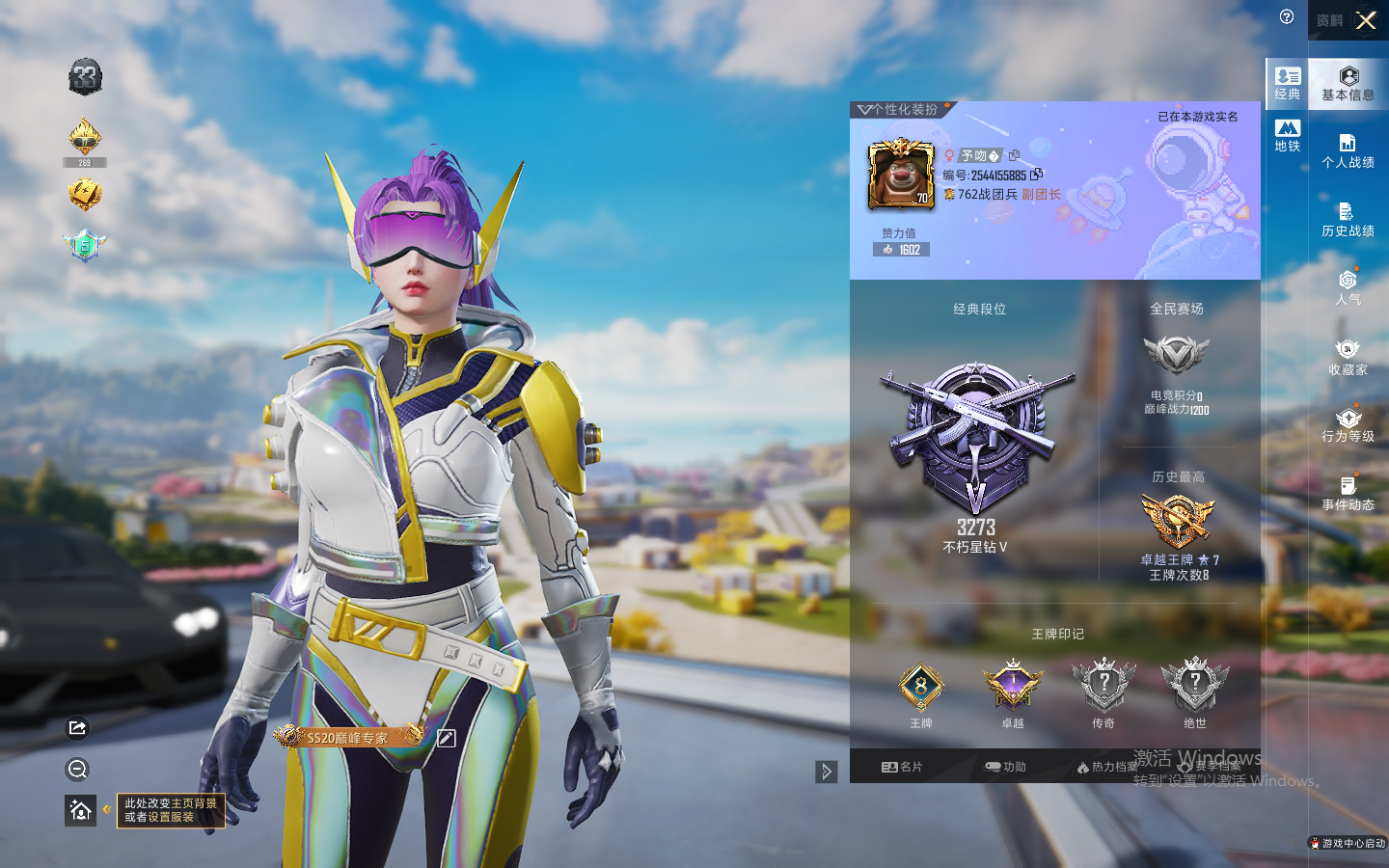This screenshot has height=868, width=1389.
Task: View 事件动态 event feed
Action: (1348, 493)
